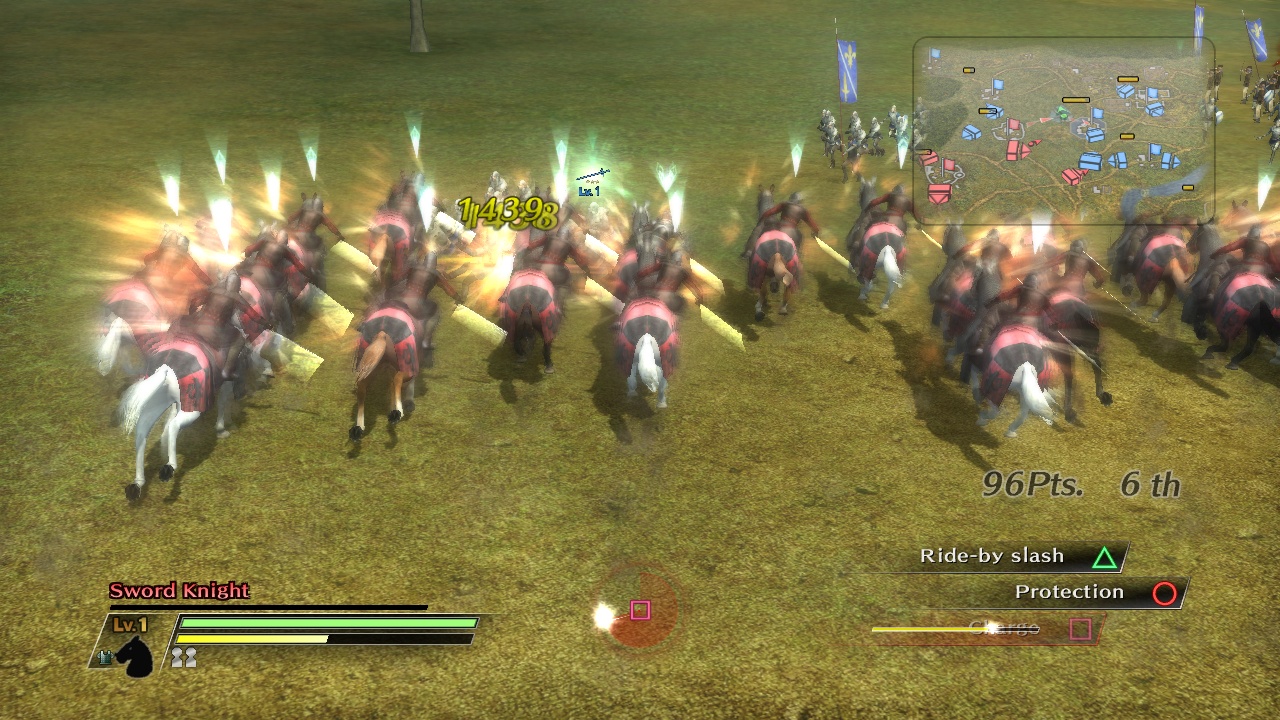The width and height of the screenshot is (1280, 720).
Task: Click the Sword Knight unit name
Action: pyautogui.click(x=178, y=591)
